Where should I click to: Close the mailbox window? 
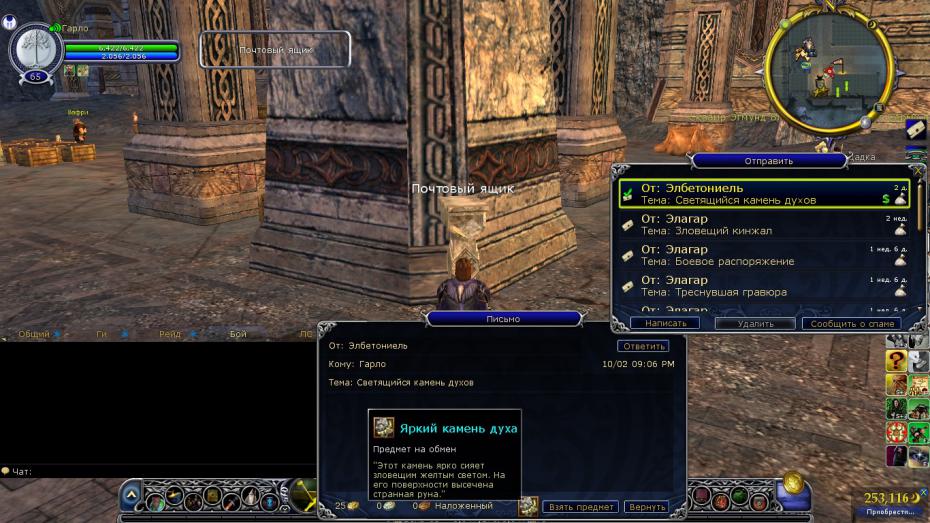tap(917, 170)
